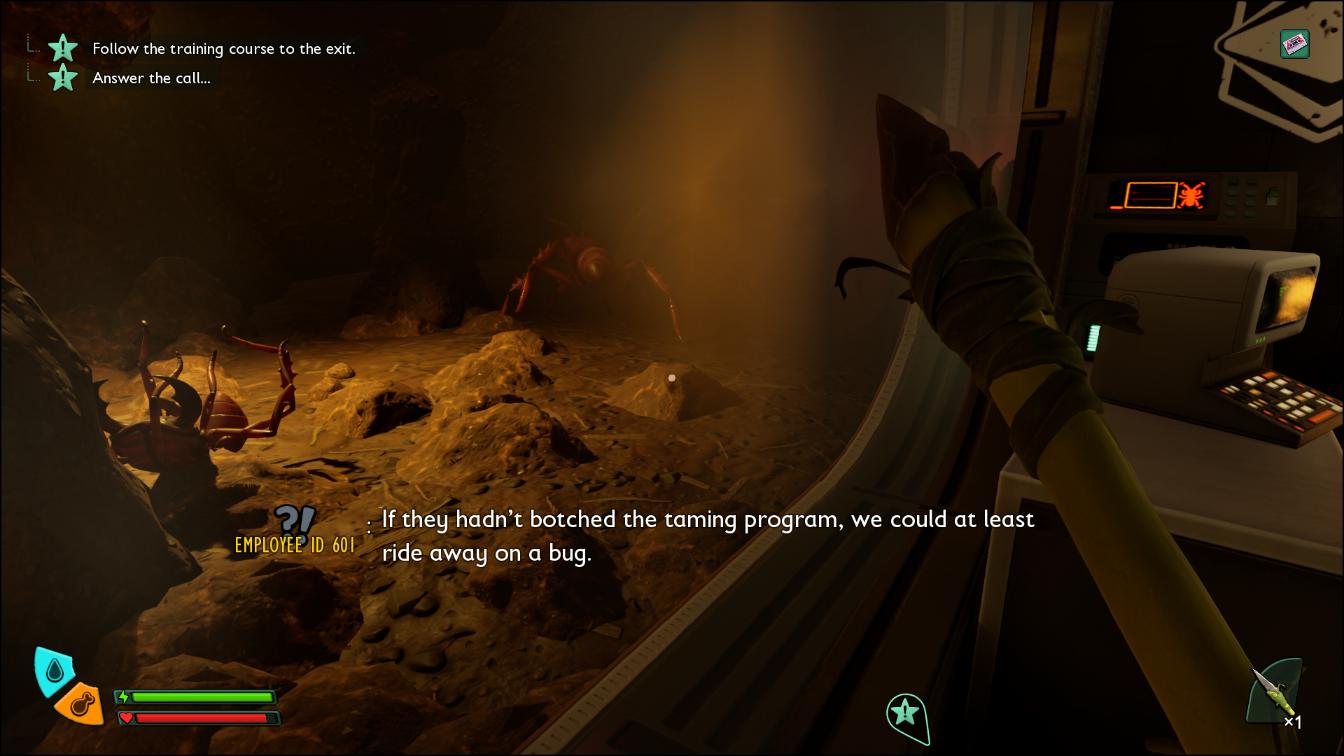Select the "Follow the training course" objective
Screen dimensions: 1344x756
pyautogui.click(x=223, y=48)
